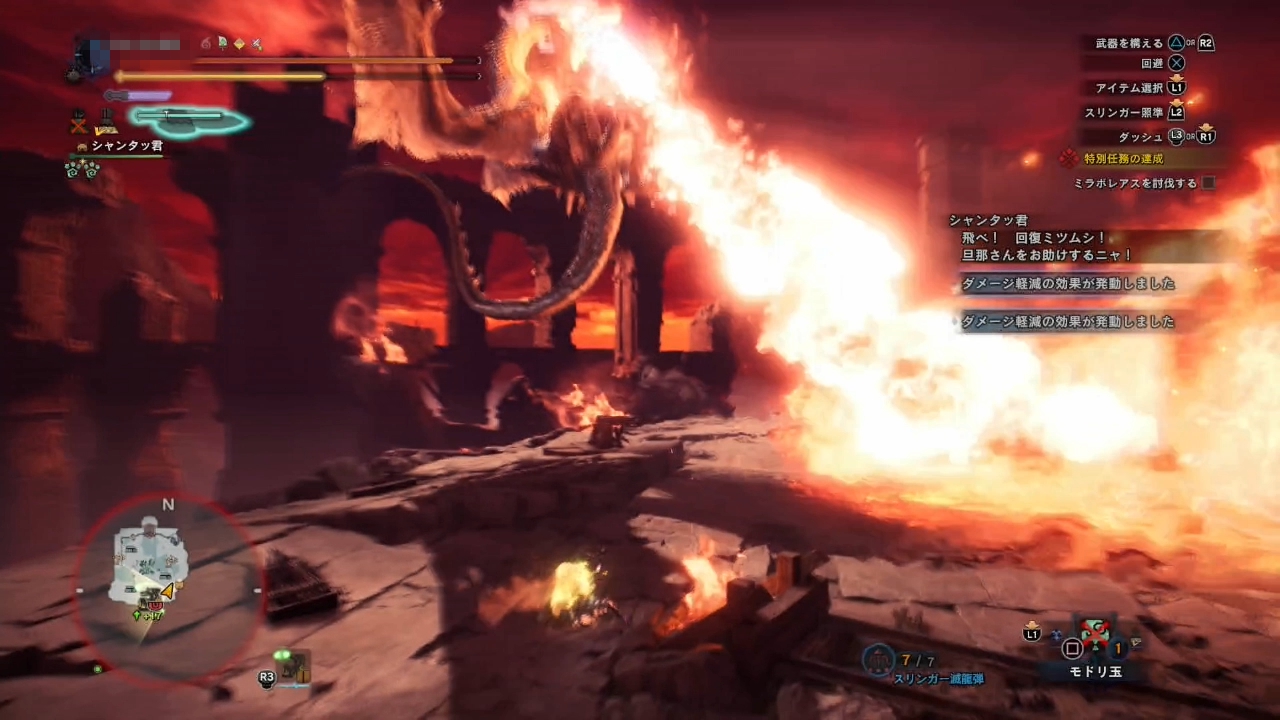This screenshot has height=720, width=1280.
Task: Tick the ミラボレアスを討伐する objective checkbox
Action: [x=1209, y=183]
